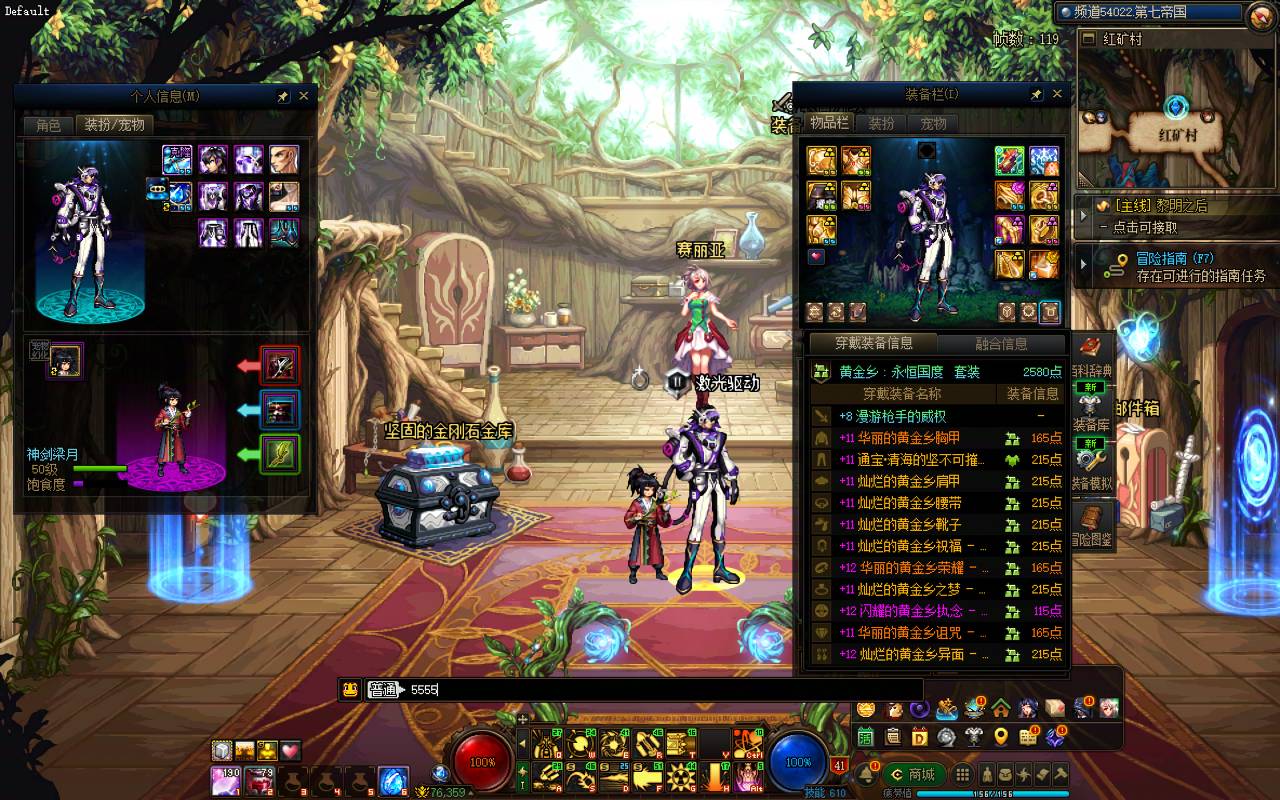This screenshot has height=800, width=1280.
Task: Switch to the 宠物 tab in equipment panel
Action: (x=933, y=124)
